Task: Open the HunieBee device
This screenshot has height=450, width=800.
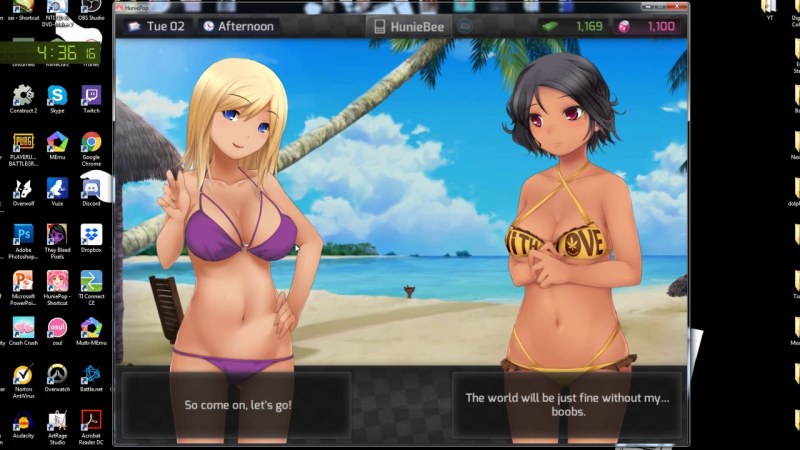Action: coord(411,26)
